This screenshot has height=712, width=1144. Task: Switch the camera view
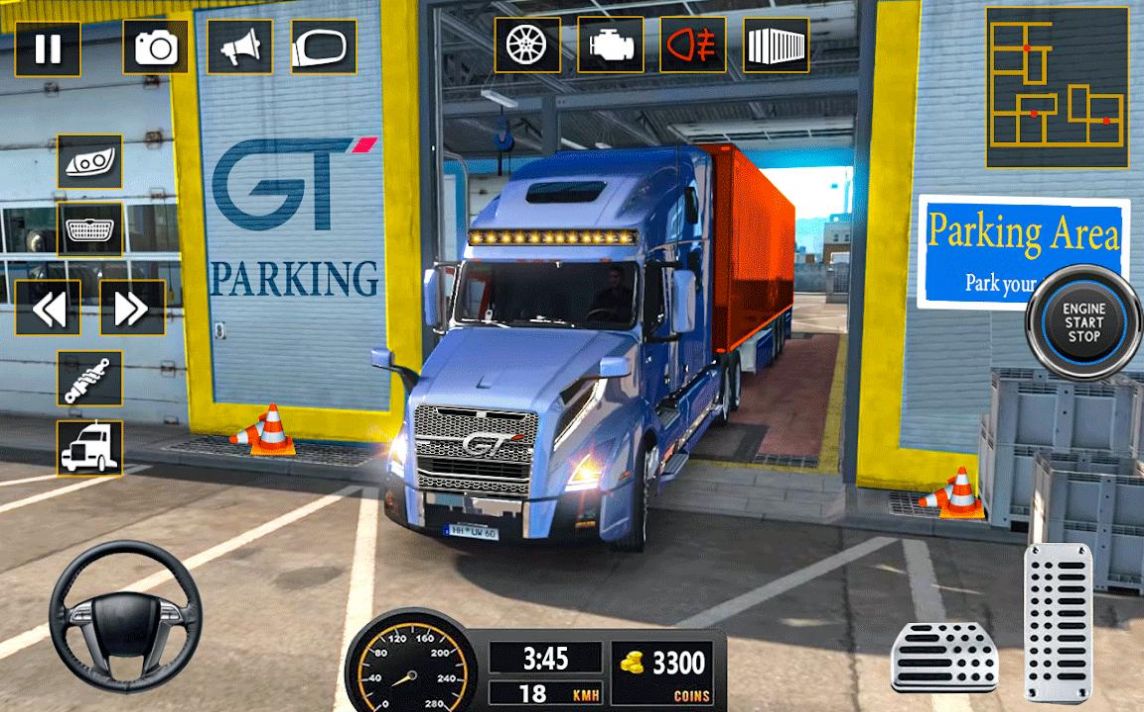coord(155,48)
